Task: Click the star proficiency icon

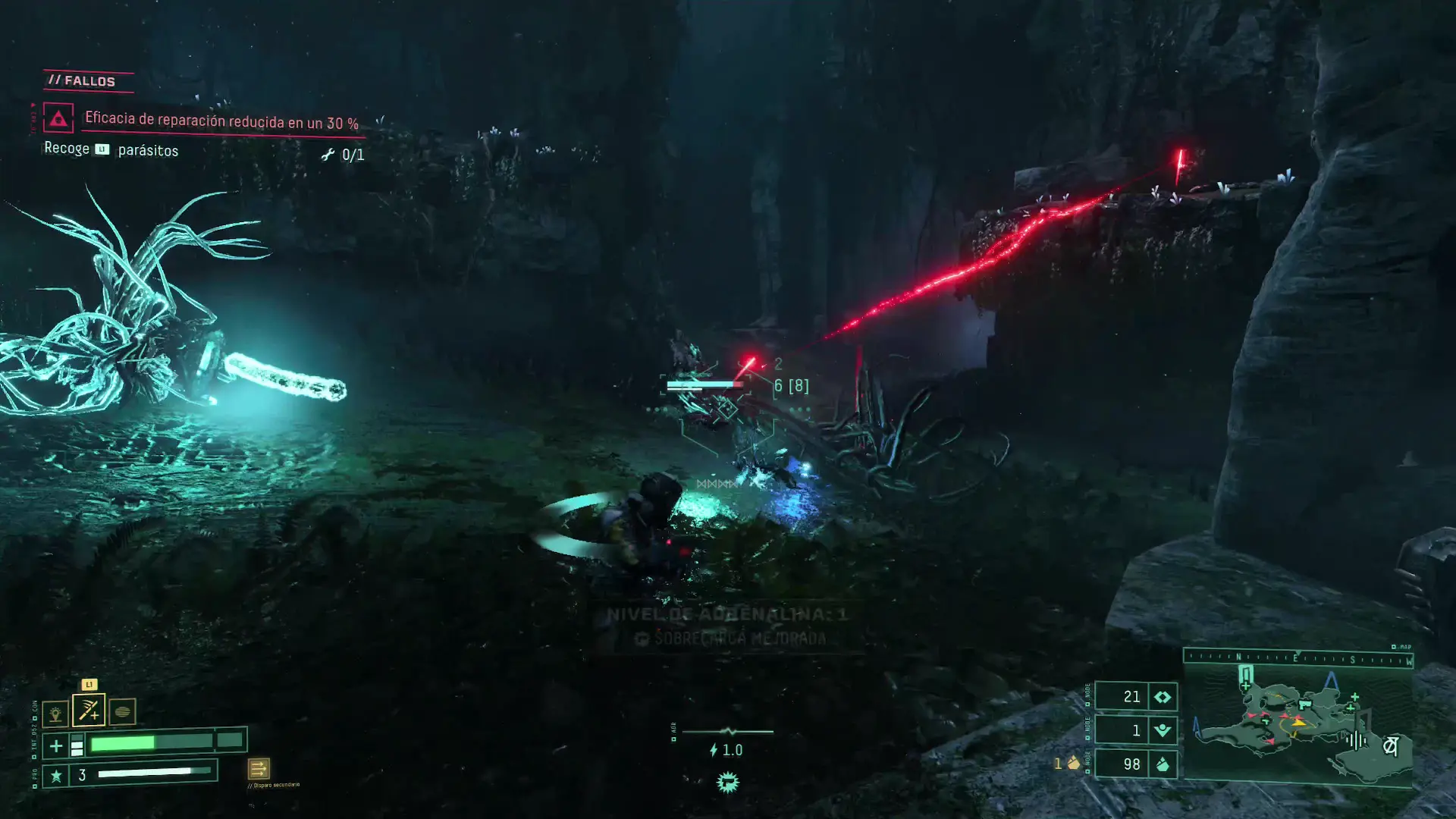Action: click(55, 776)
